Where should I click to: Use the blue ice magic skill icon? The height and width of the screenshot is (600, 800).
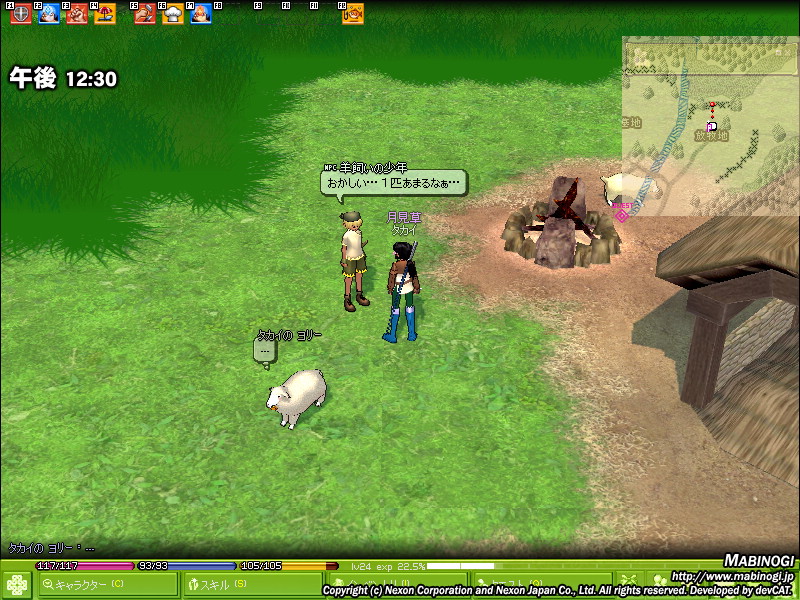click(x=48, y=14)
